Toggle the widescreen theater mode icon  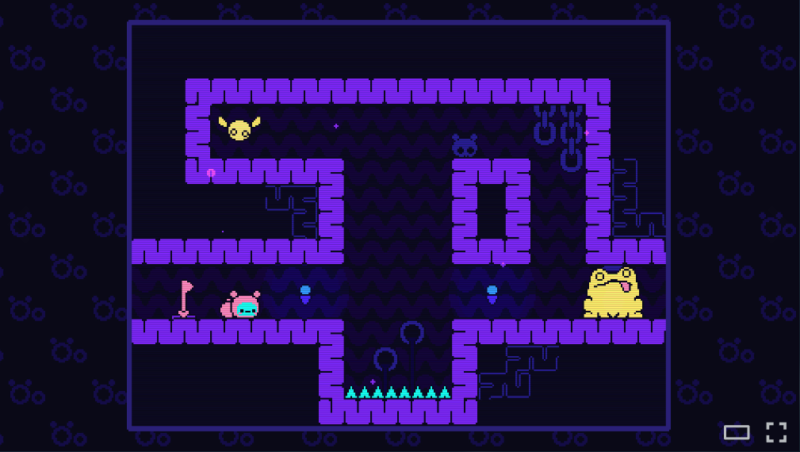click(x=737, y=432)
